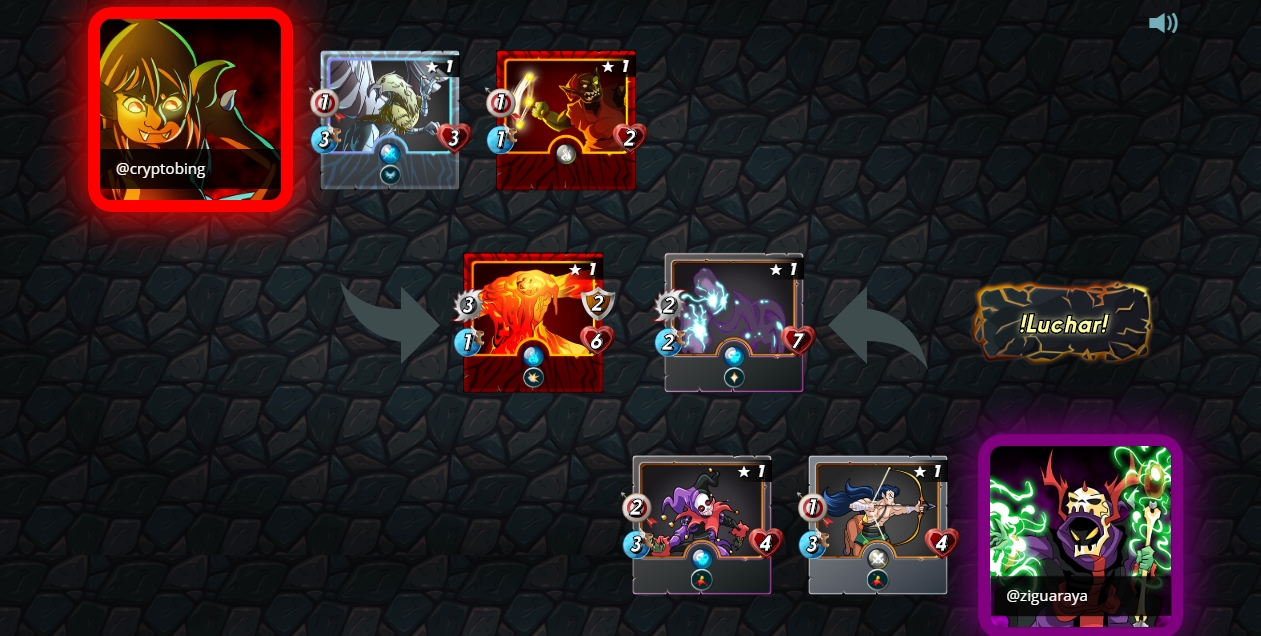Choose the molten lava monster card
1261x636 pixels.
(533, 322)
